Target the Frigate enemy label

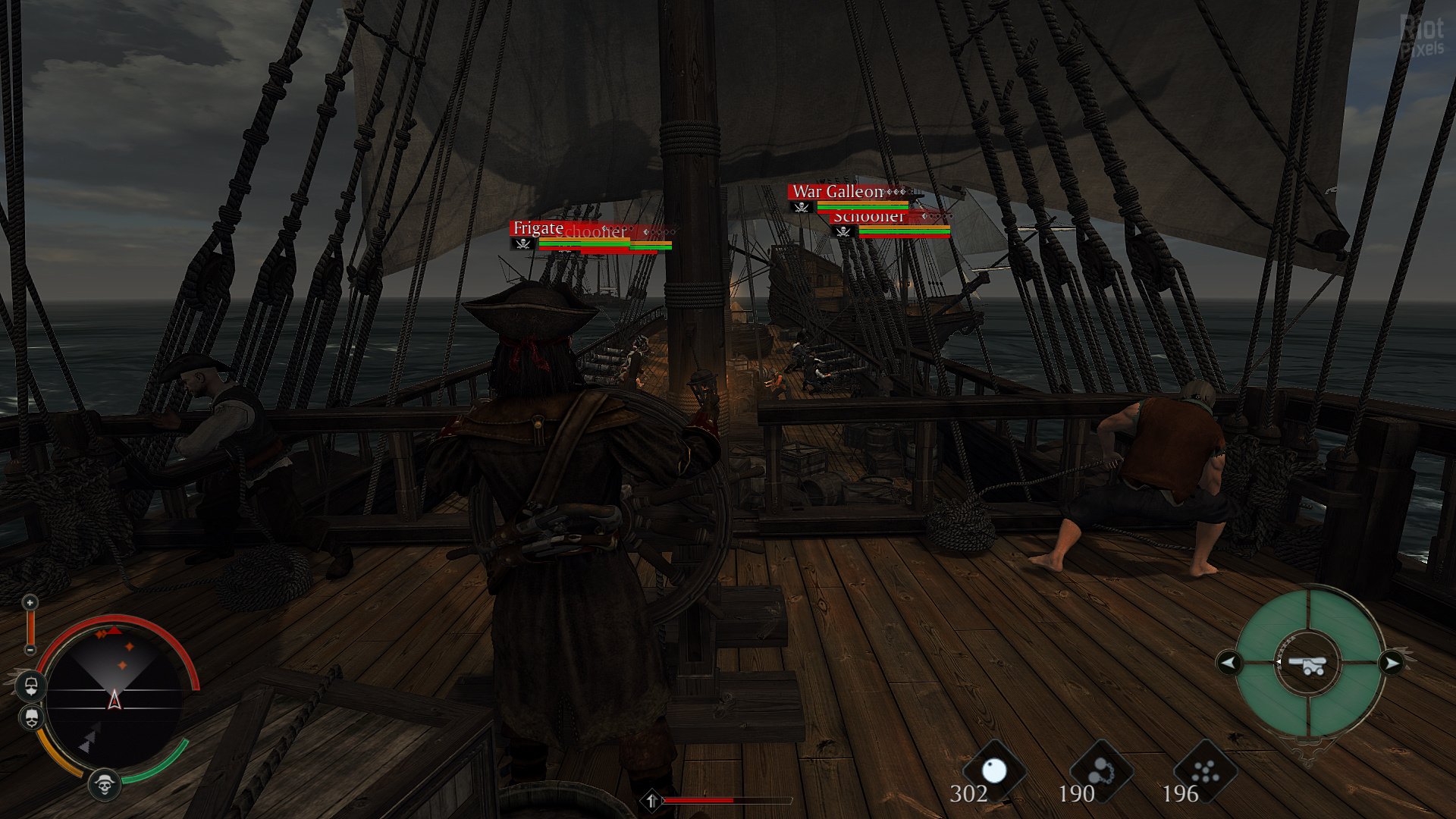point(538,228)
